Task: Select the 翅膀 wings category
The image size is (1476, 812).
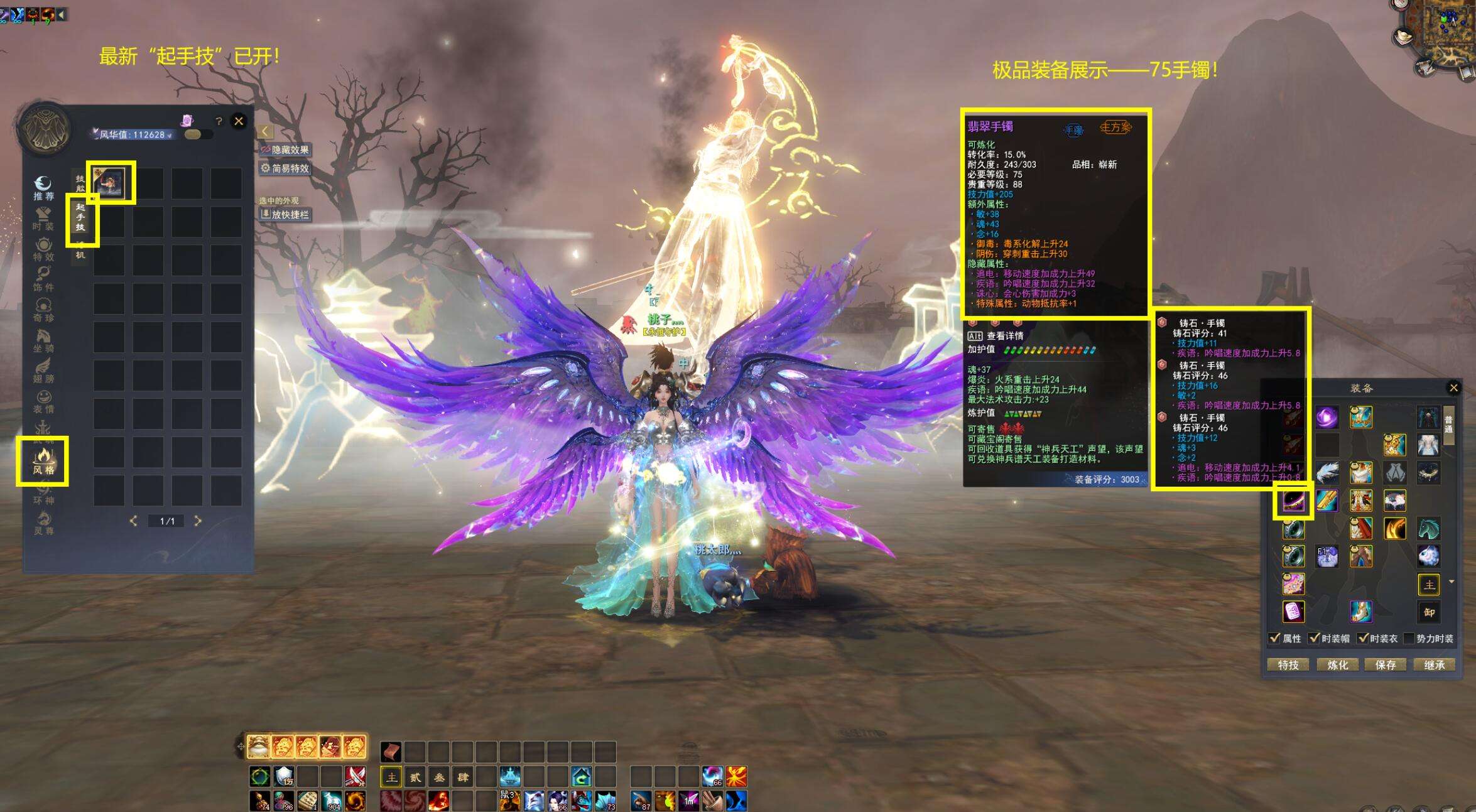Action: click(x=43, y=370)
